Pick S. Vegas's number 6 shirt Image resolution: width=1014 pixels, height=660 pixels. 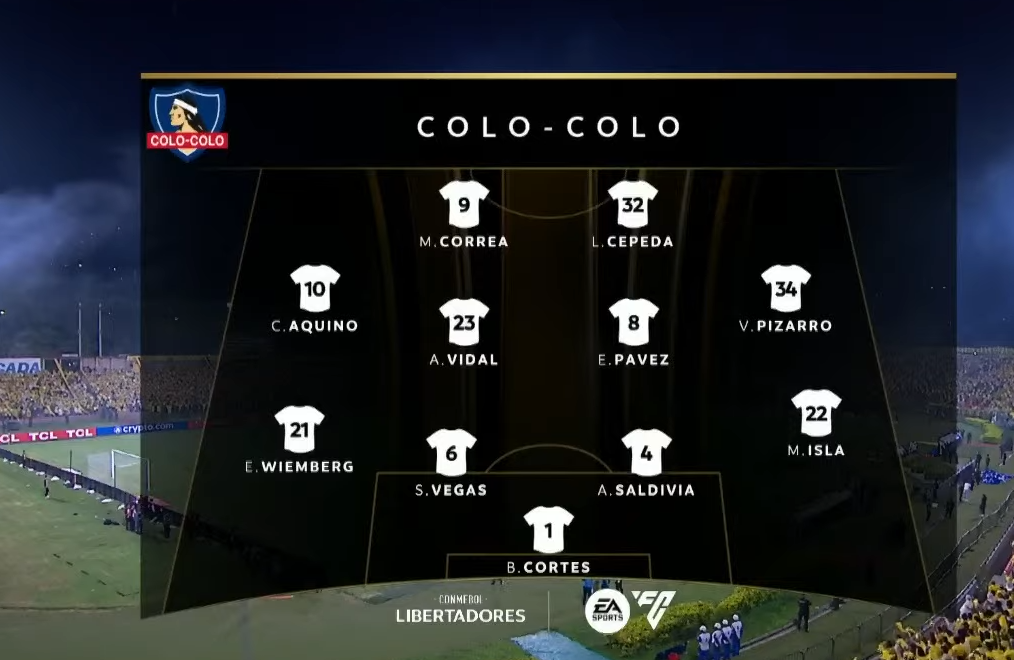pyautogui.click(x=451, y=453)
